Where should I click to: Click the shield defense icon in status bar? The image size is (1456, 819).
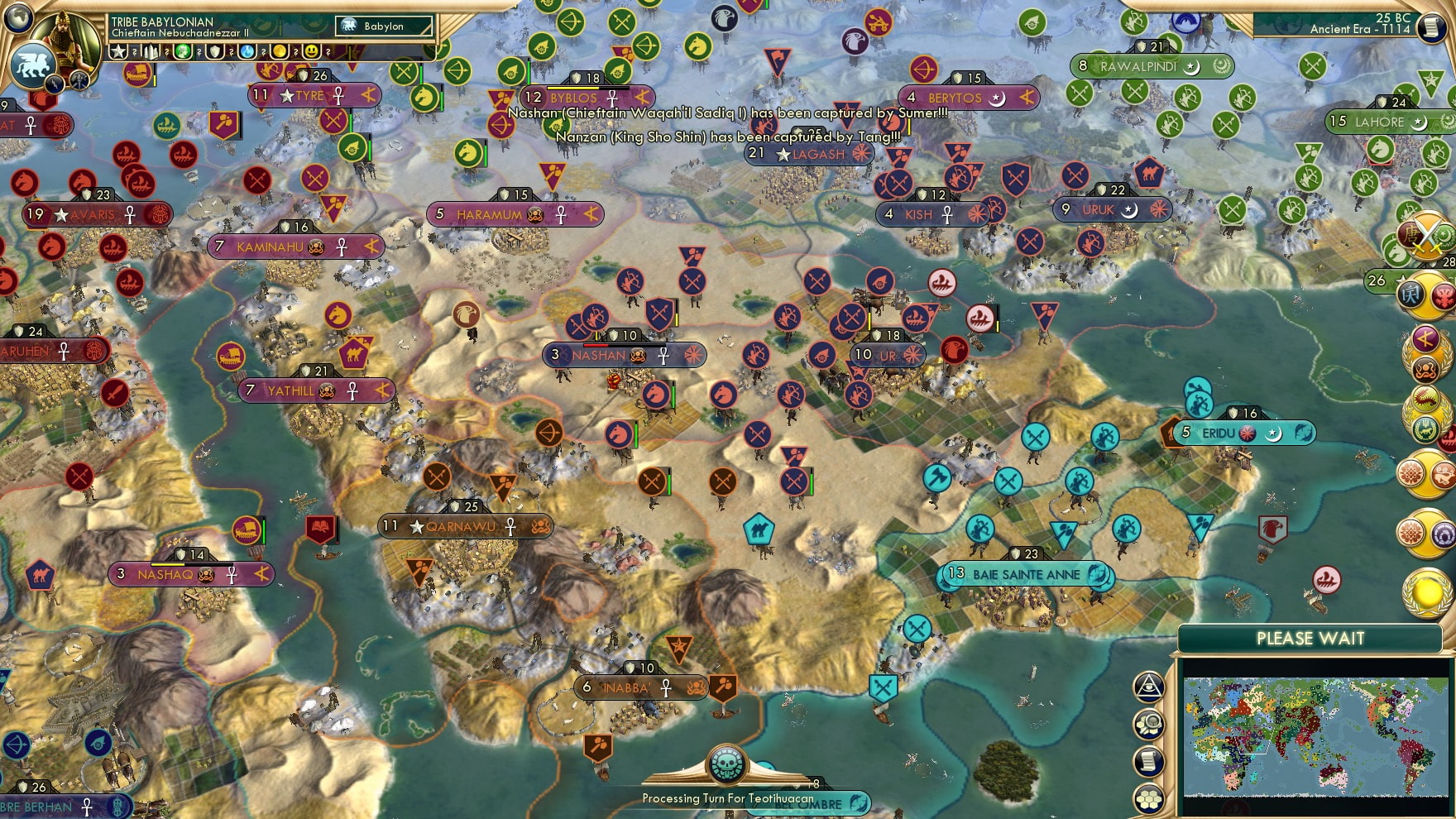215,51
